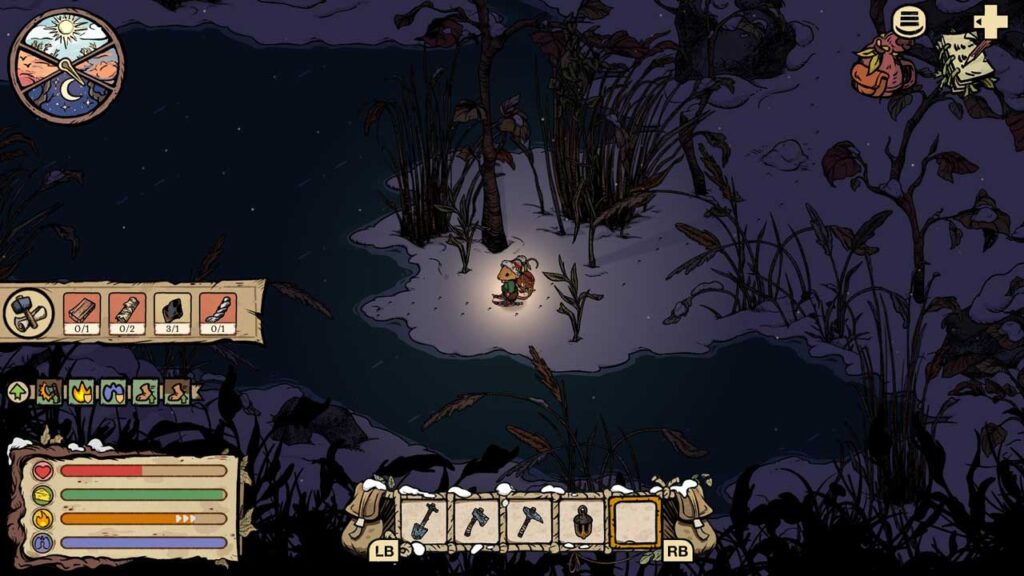Click the green up-arrow buffs icon
This screenshot has height=576, width=1024.
pyautogui.click(x=18, y=391)
